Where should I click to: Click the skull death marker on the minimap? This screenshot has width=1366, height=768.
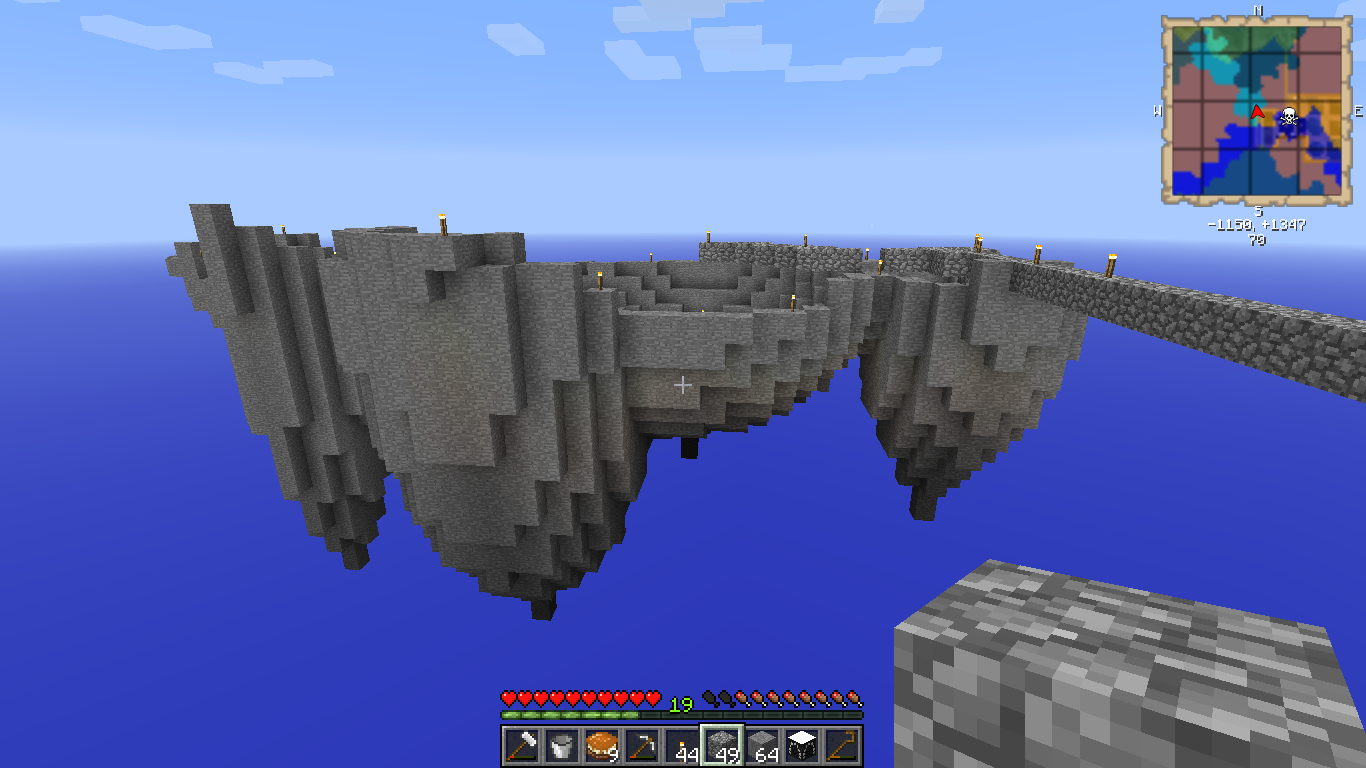click(x=1289, y=116)
